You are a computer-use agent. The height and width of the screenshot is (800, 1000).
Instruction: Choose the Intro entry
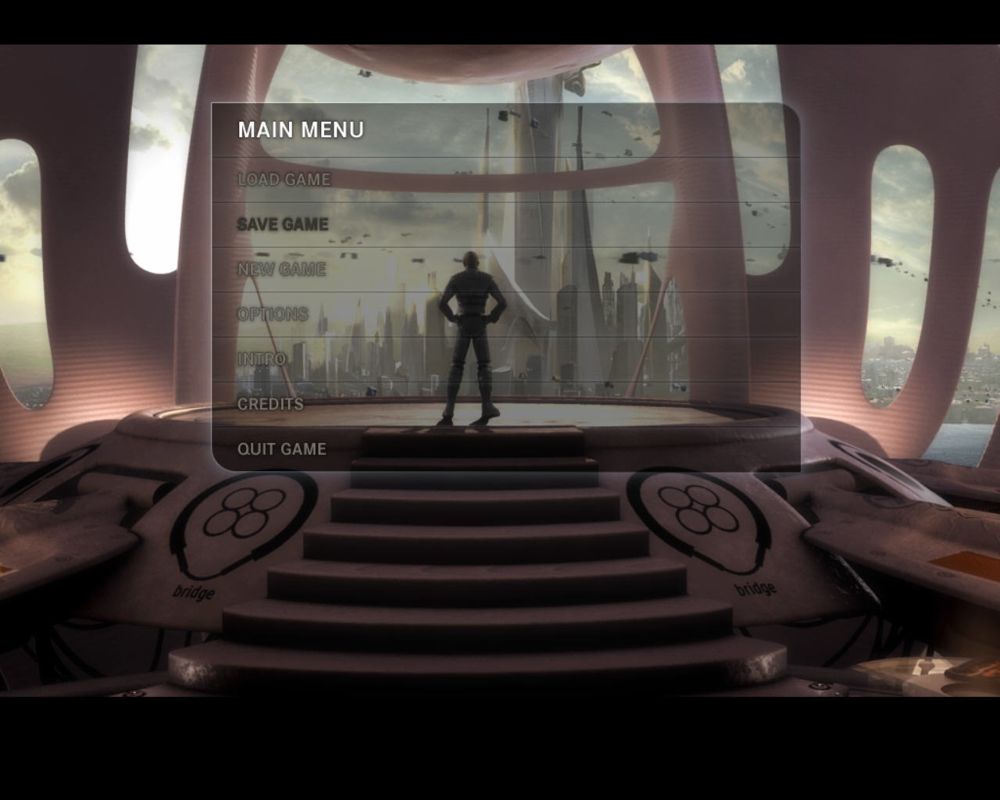pyautogui.click(x=261, y=359)
